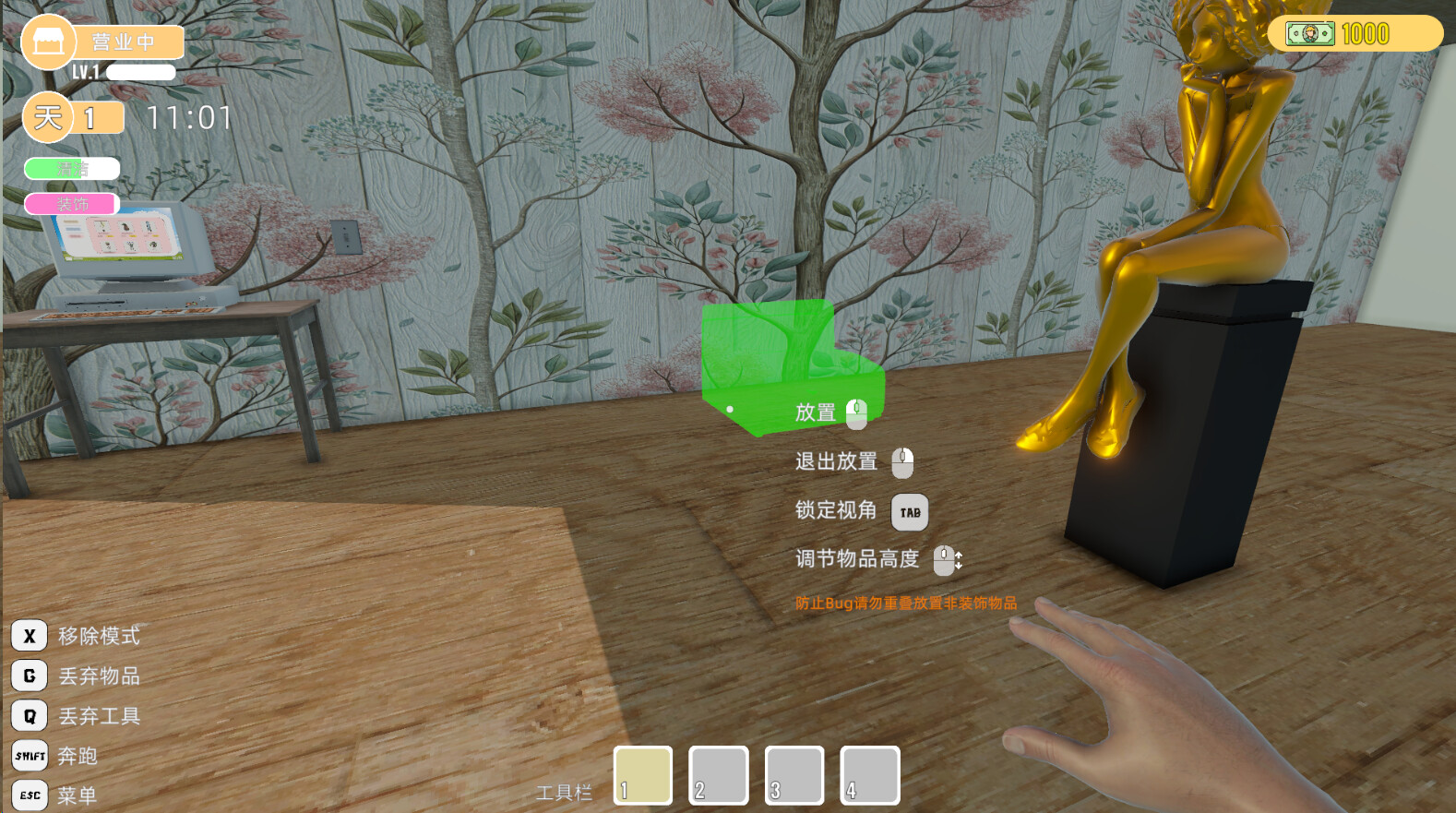
Task: Click the mouse icon beside 放置
Action: coord(857,412)
